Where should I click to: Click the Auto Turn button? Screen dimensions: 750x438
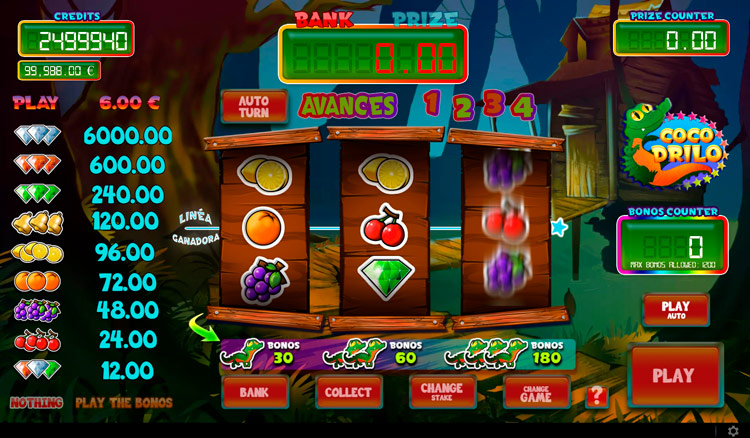coord(254,106)
